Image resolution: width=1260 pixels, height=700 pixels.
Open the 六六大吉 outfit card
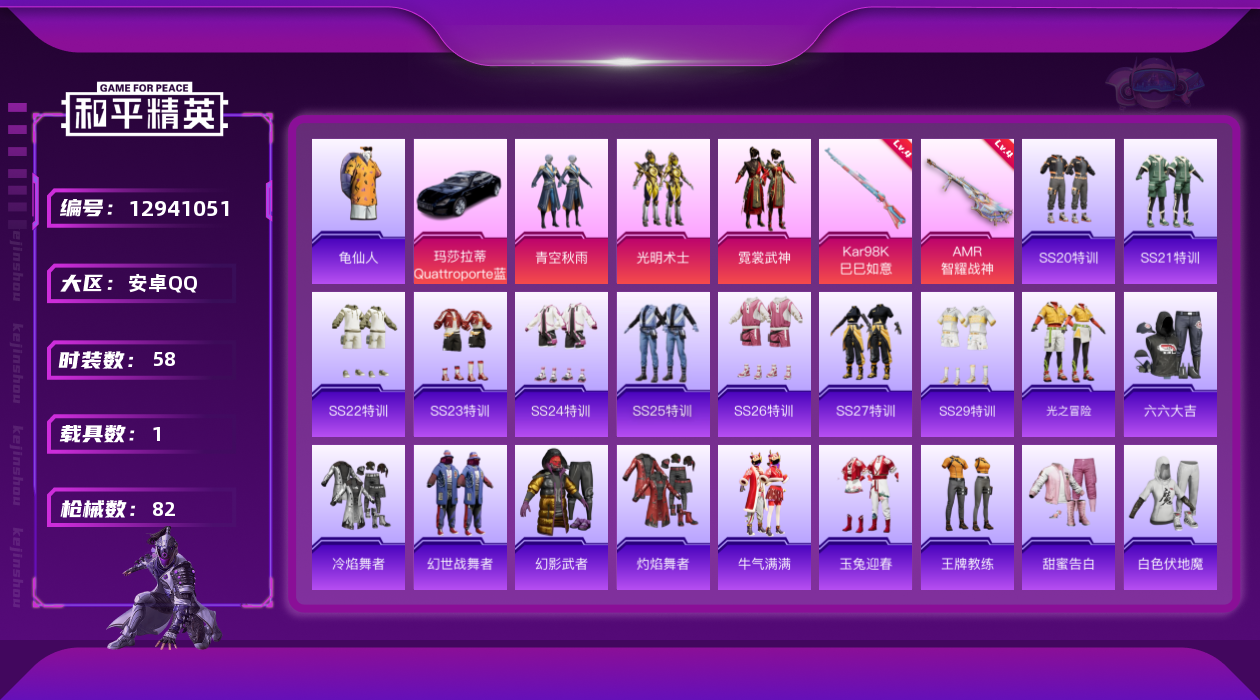coord(1170,364)
